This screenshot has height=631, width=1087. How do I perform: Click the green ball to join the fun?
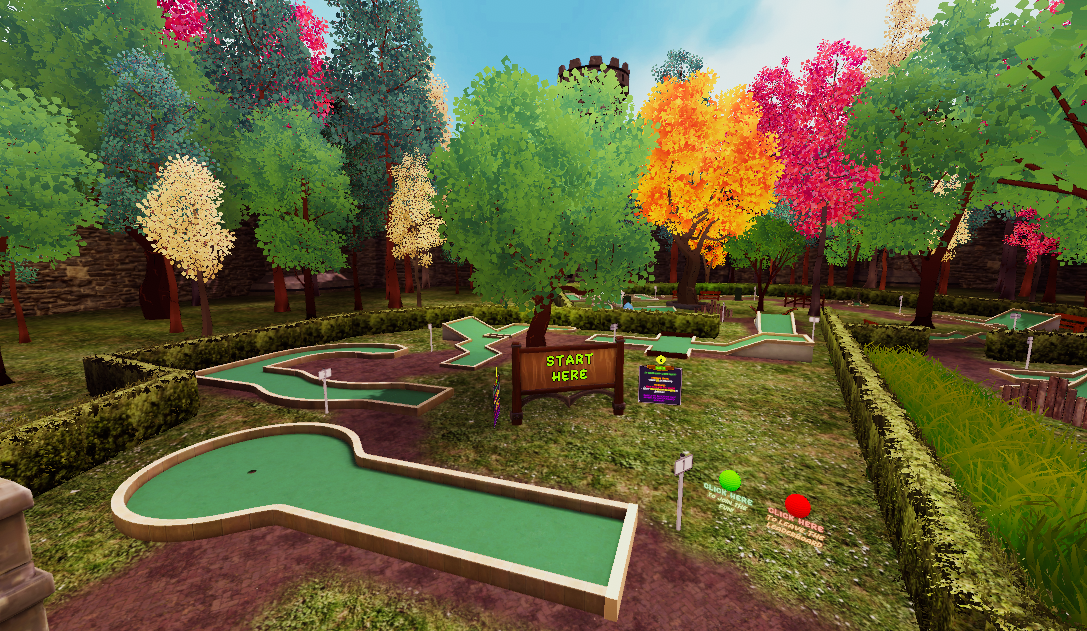(x=729, y=479)
